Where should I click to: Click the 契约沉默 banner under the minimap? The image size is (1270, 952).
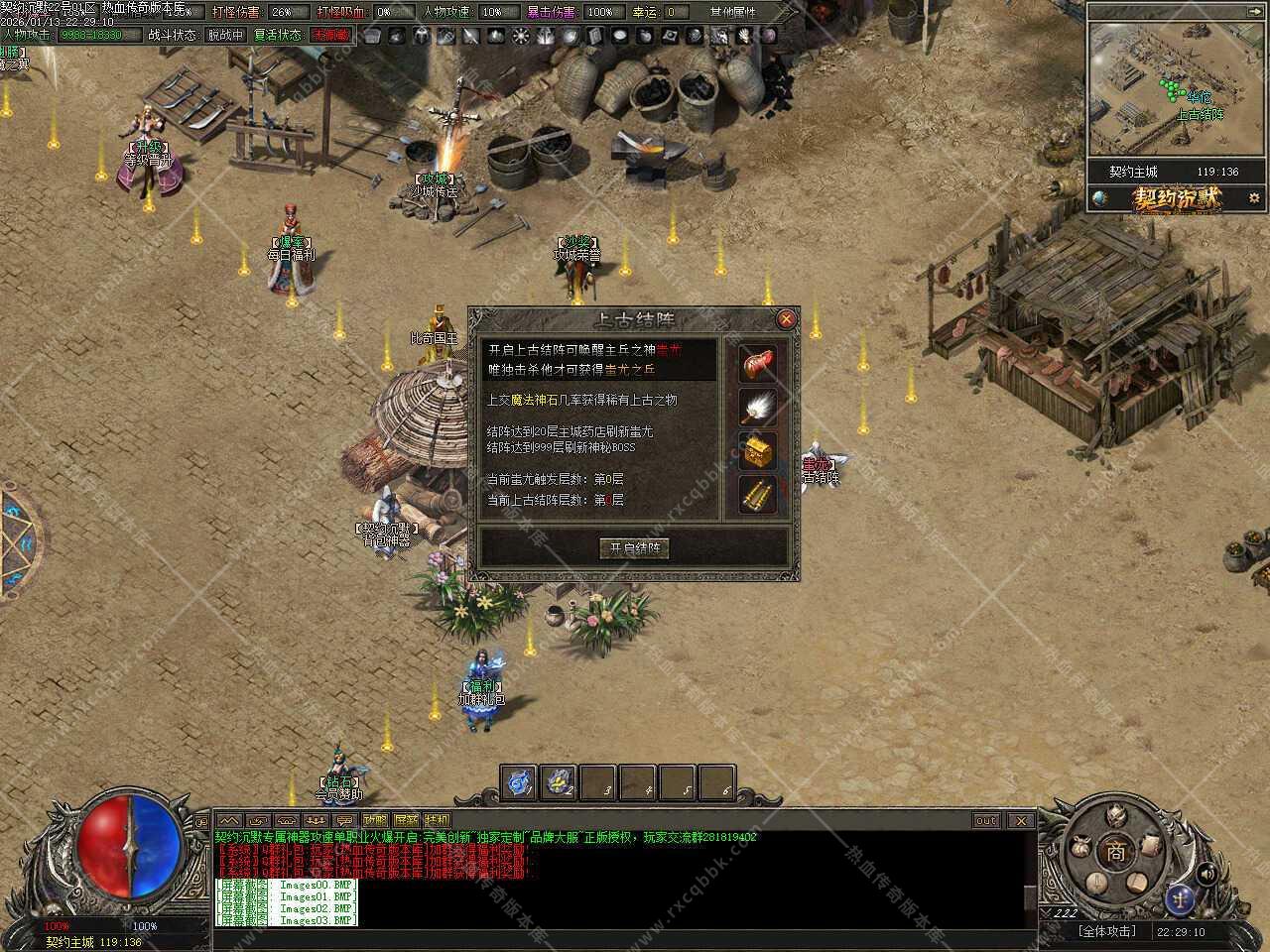(x=1178, y=198)
